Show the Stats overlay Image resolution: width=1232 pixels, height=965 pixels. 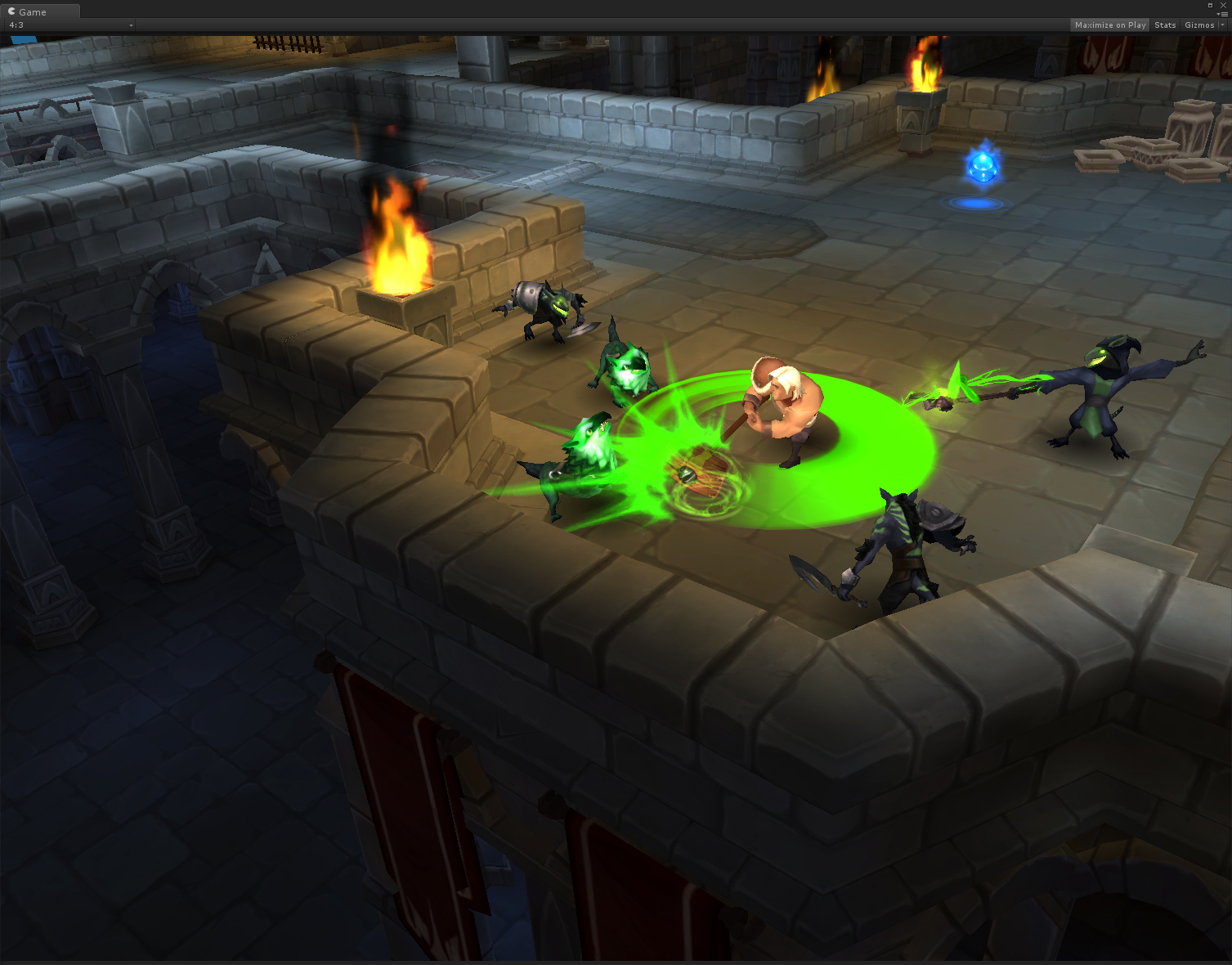point(1165,25)
